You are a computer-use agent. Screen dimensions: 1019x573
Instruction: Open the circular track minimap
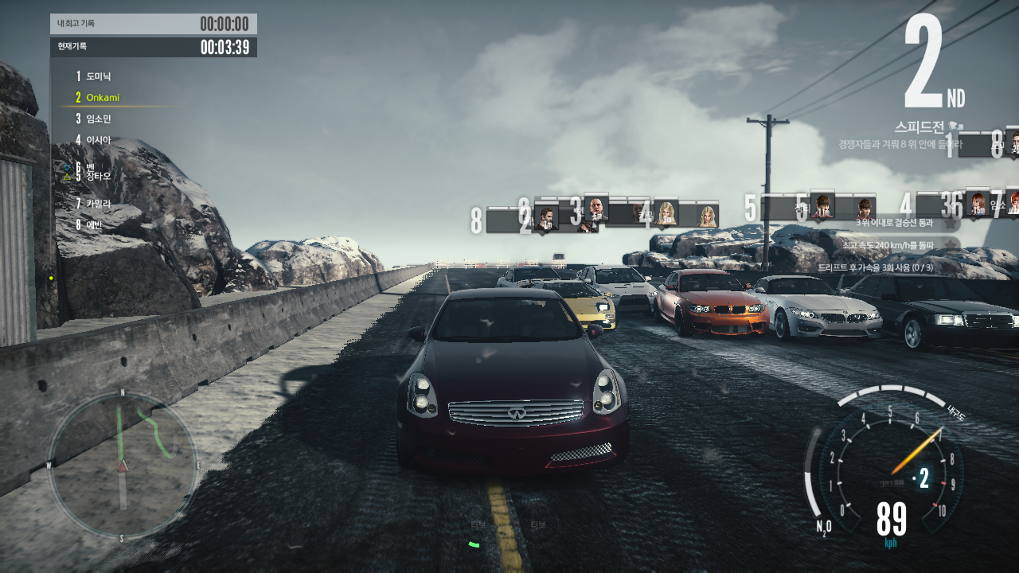pos(123,463)
